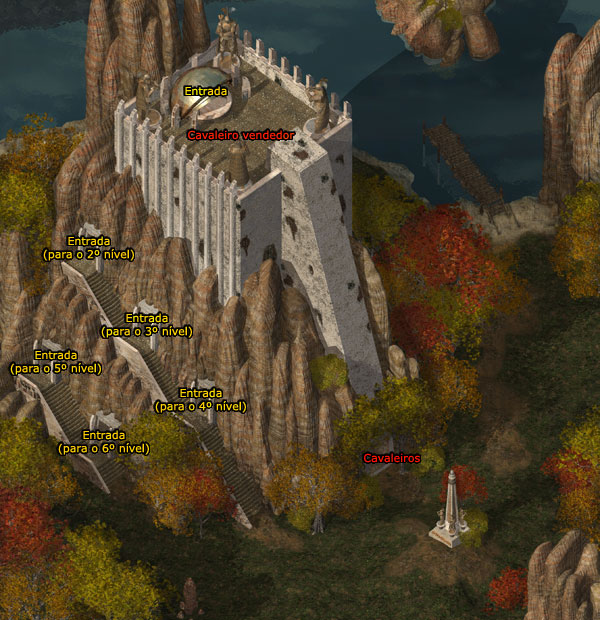
Task: Choose the Entrada para o 5º nível label
Action: [x=56, y=361]
